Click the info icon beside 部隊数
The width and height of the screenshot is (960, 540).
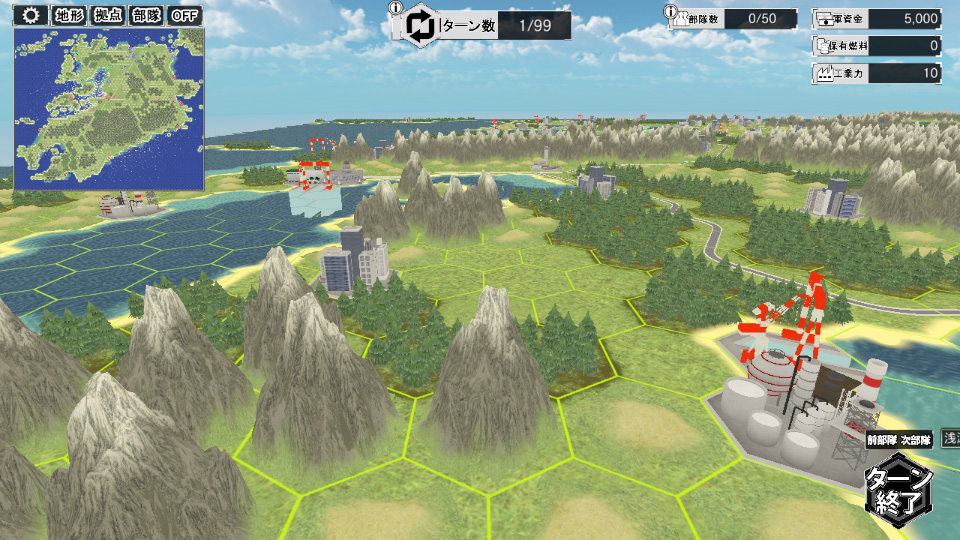pos(672,9)
